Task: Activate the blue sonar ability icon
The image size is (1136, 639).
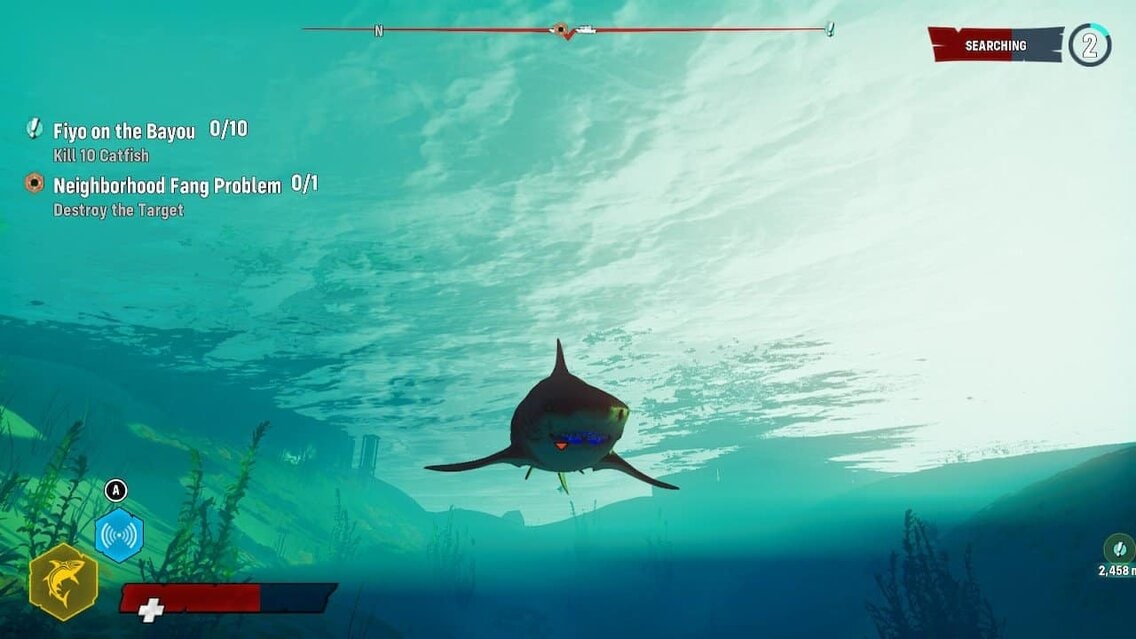Action: pyautogui.click(x=119, y=535)
